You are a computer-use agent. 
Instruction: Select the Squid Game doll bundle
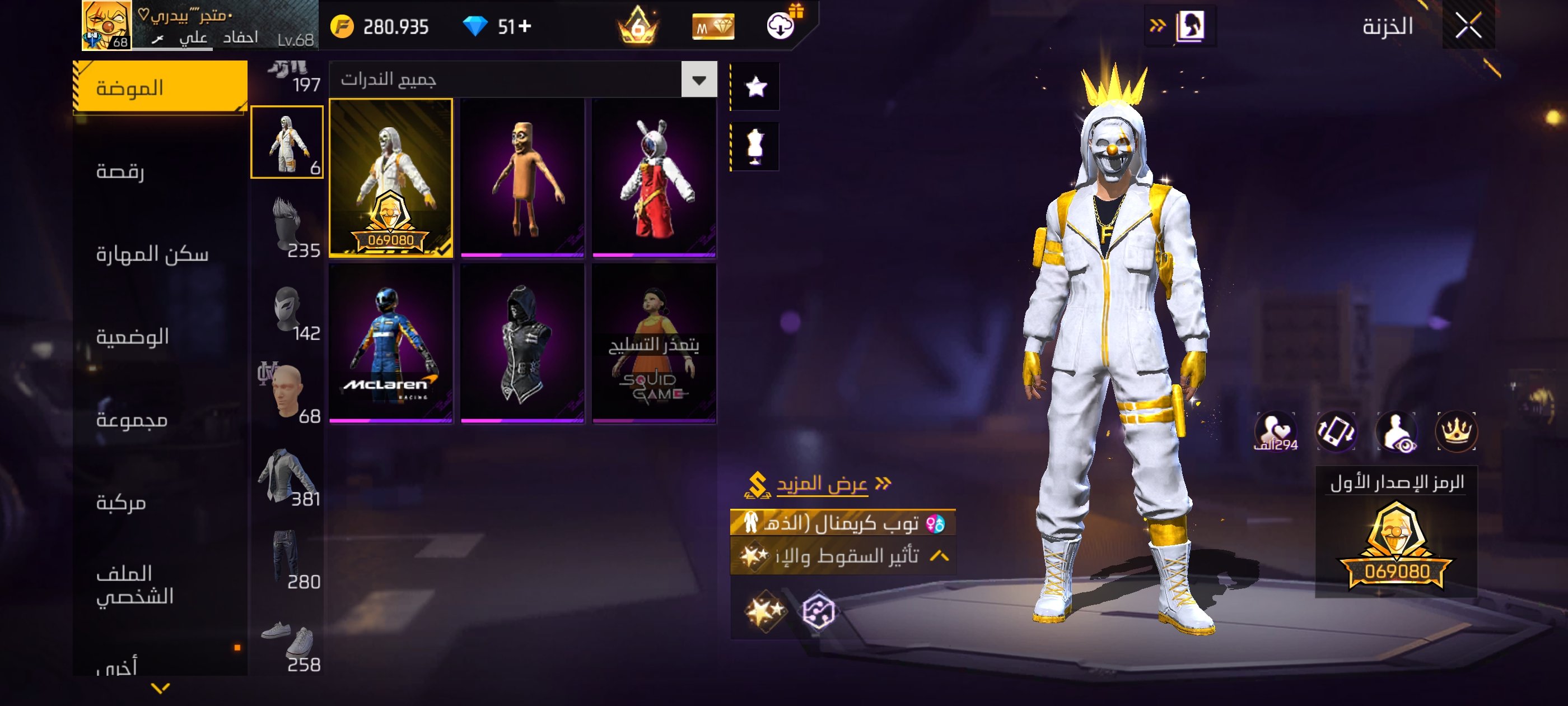click(x=654, y=343)
